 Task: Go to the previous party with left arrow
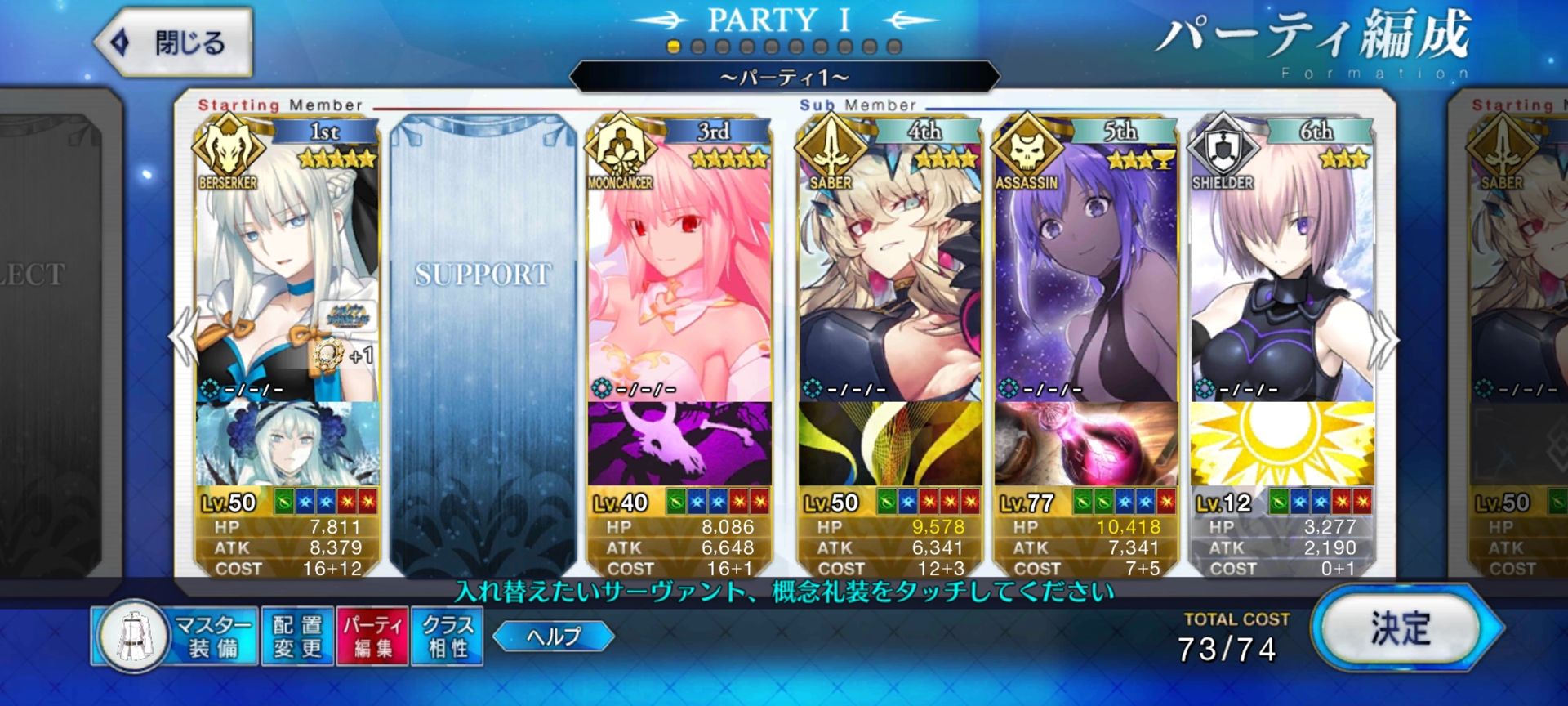[185, 337]
